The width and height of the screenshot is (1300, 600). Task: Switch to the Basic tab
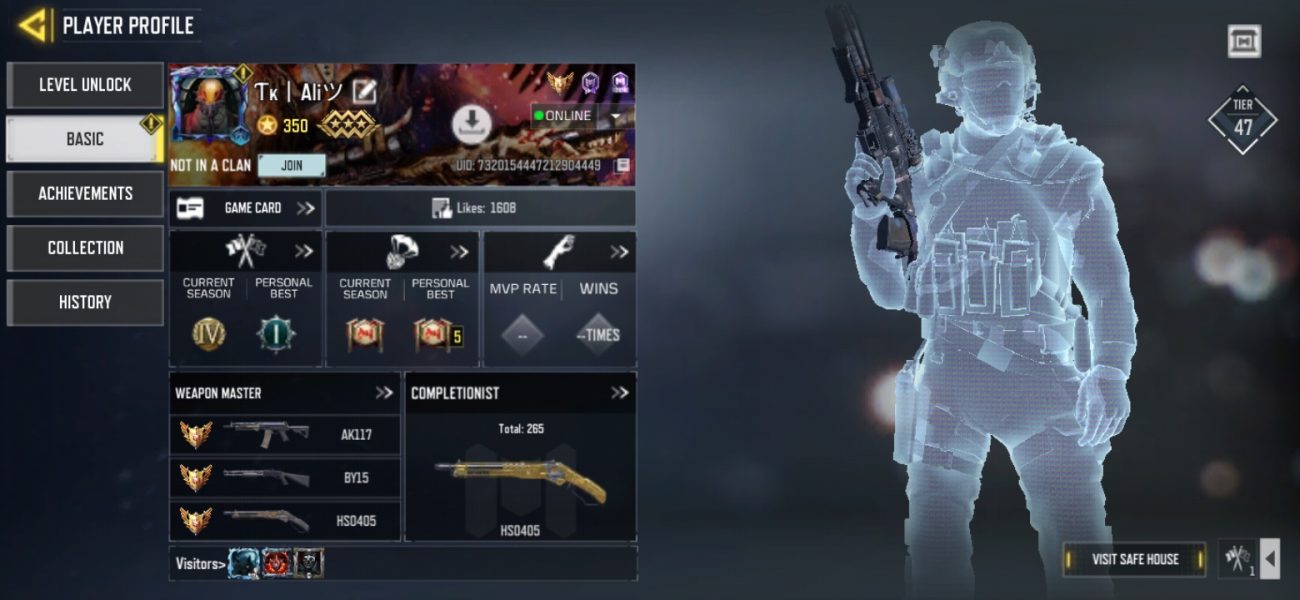tap(85, 139)
